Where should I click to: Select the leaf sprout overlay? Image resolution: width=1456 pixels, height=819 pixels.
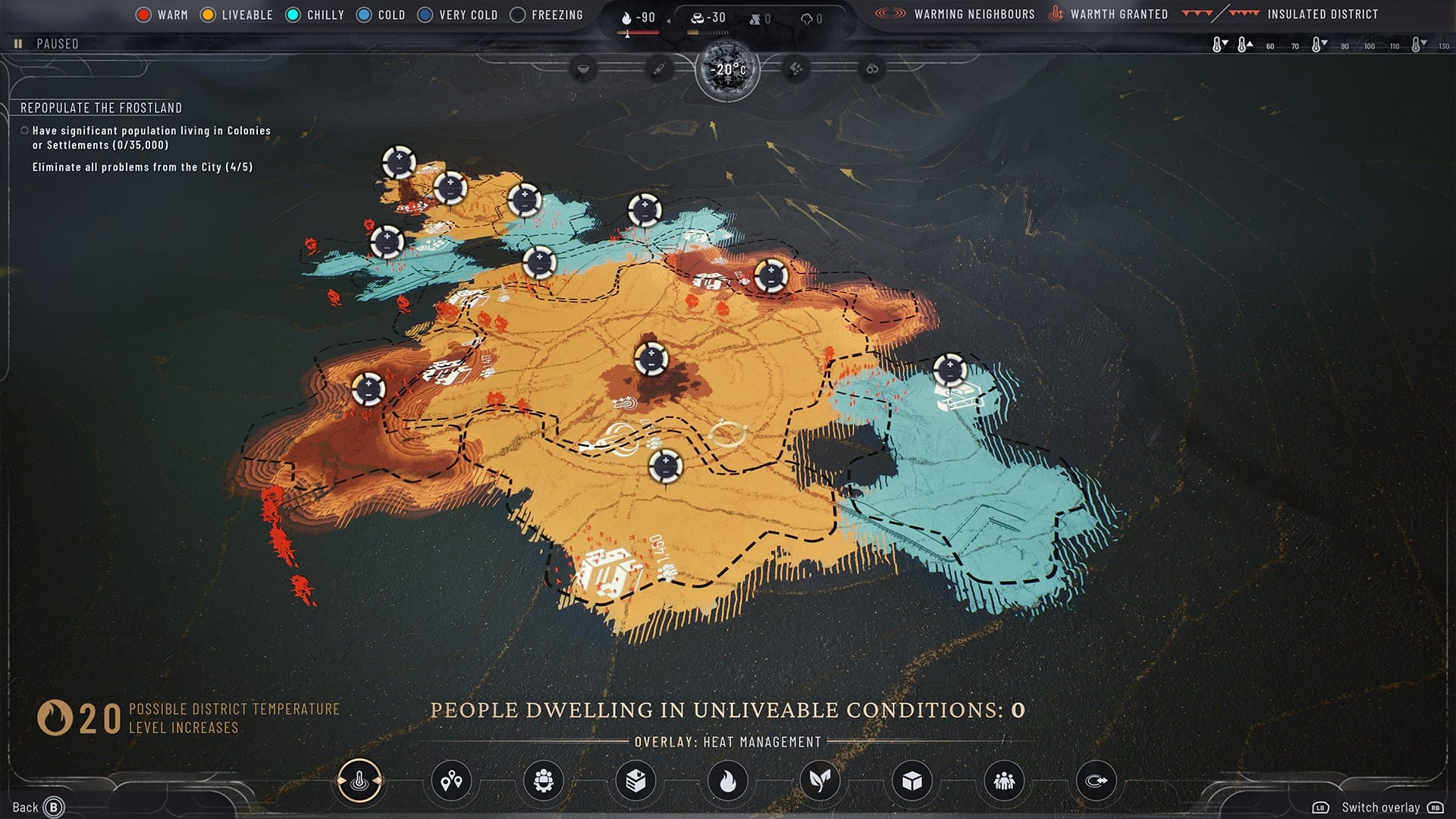pyautogui.click(x=820, y=780)
